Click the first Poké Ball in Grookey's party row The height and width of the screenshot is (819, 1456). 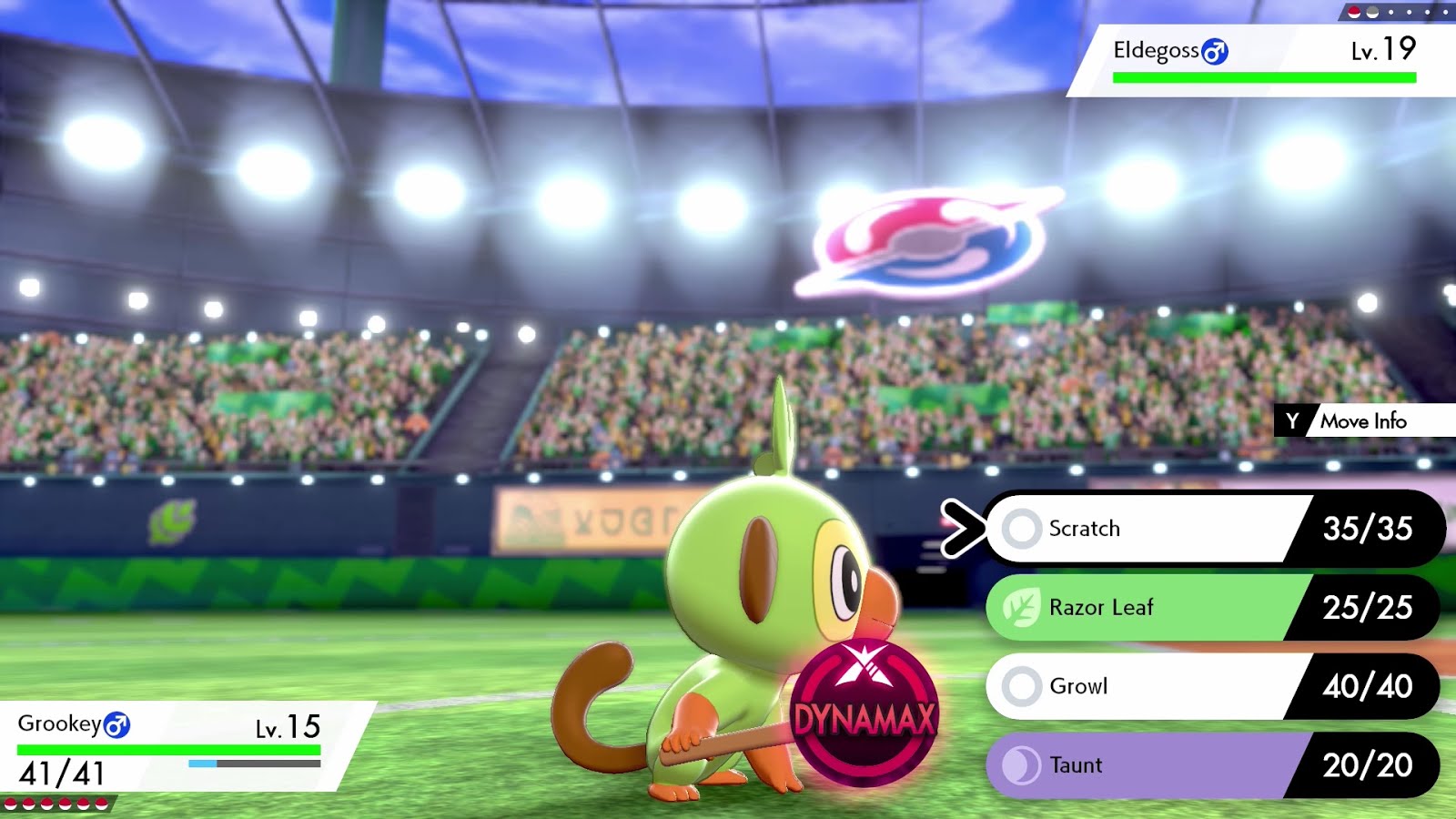13,804
